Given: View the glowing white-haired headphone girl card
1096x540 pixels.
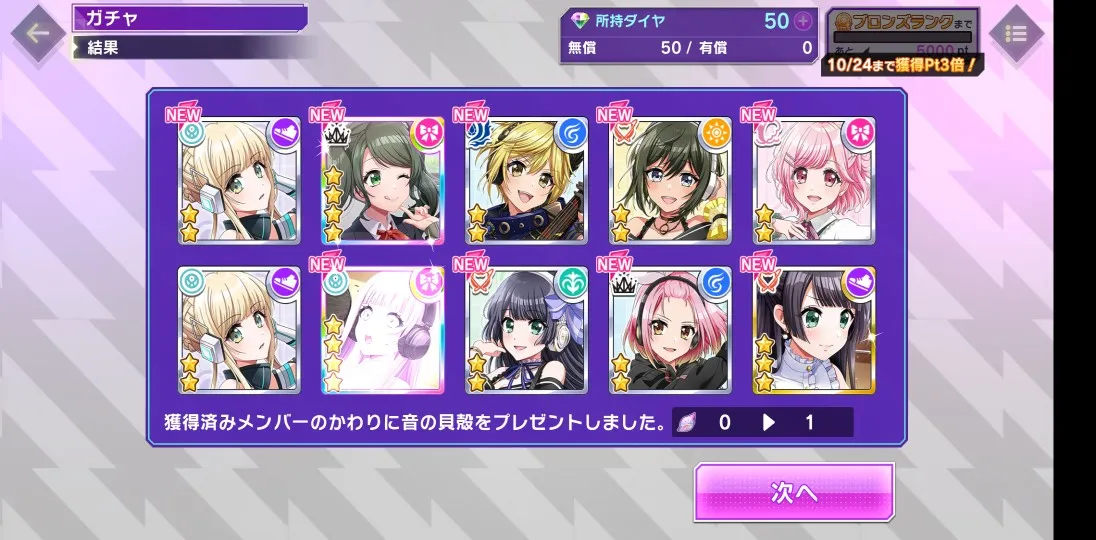Looking at the screenshot, I should tap(383, 329).
